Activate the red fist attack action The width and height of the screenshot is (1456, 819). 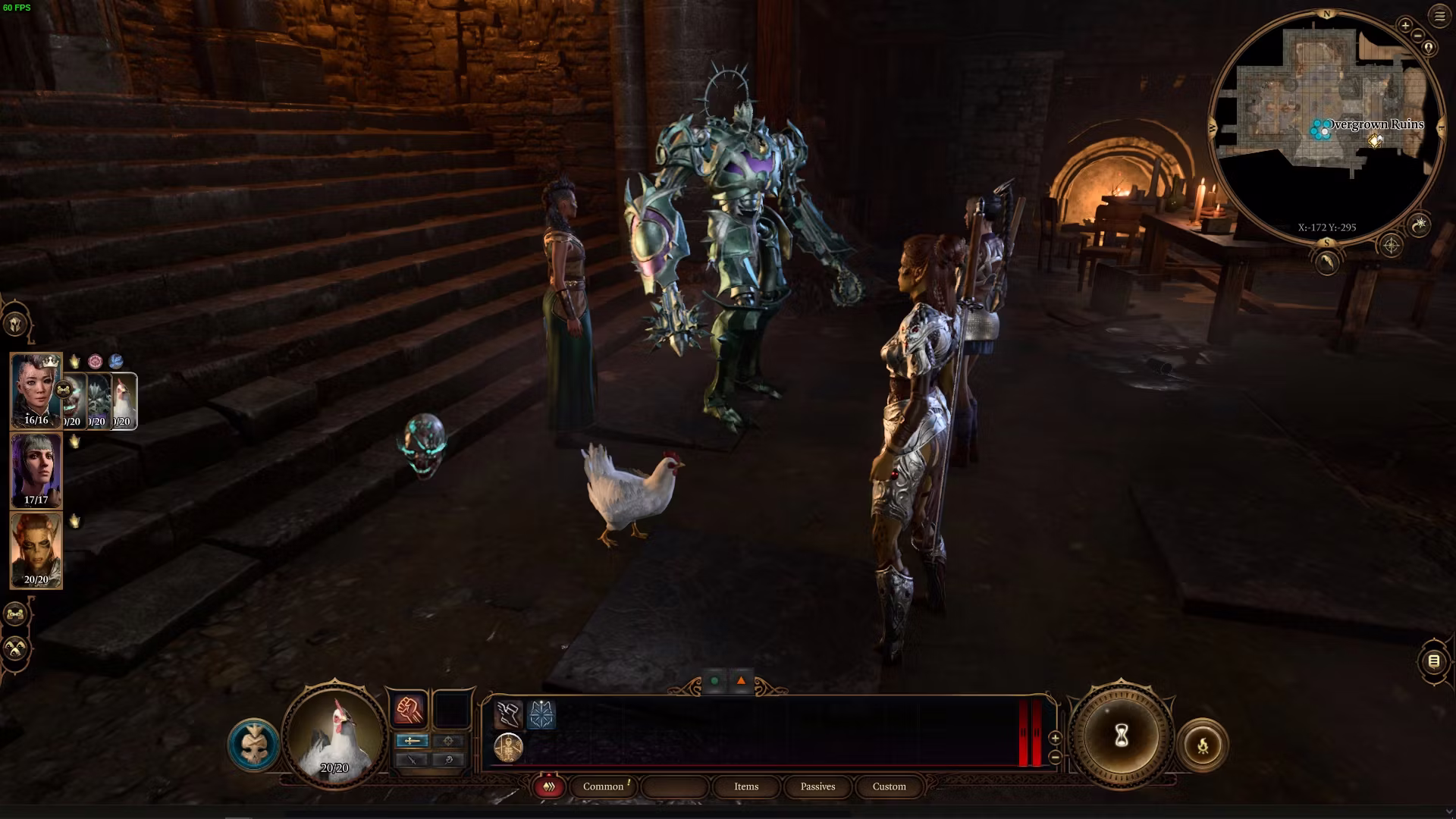409,710
